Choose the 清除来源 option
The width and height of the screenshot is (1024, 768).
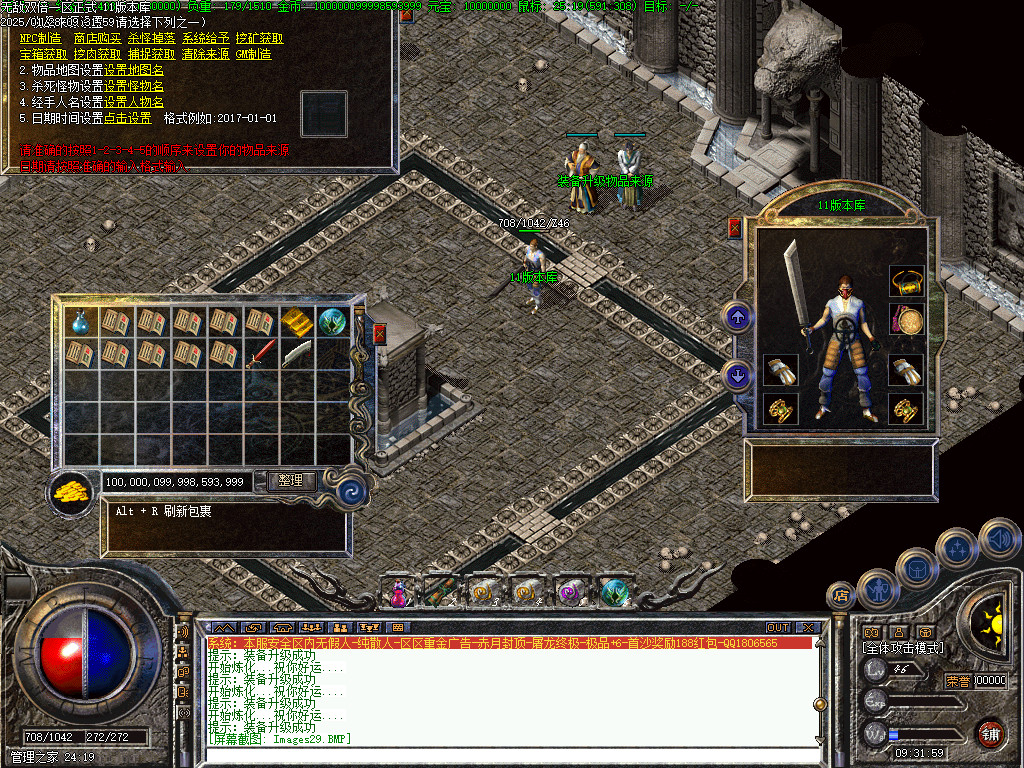(x=205, y=55)
